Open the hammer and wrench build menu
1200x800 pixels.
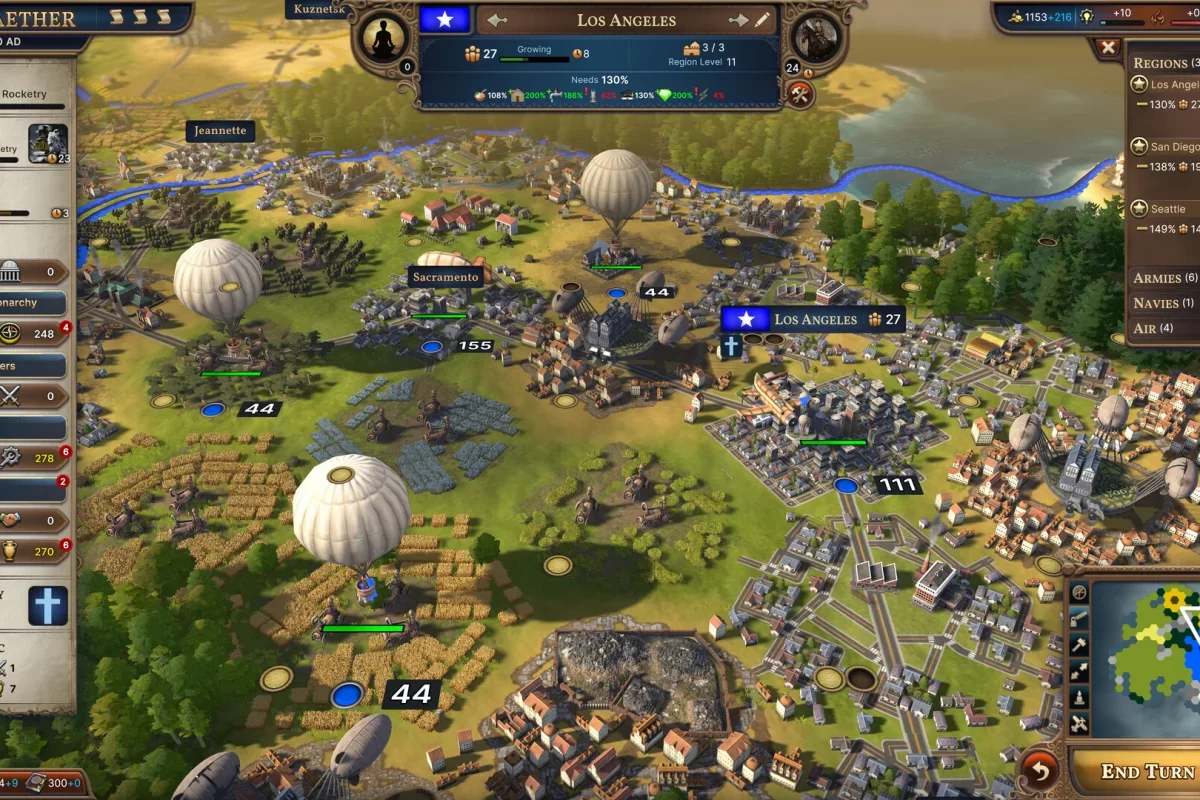coord(800,94)
